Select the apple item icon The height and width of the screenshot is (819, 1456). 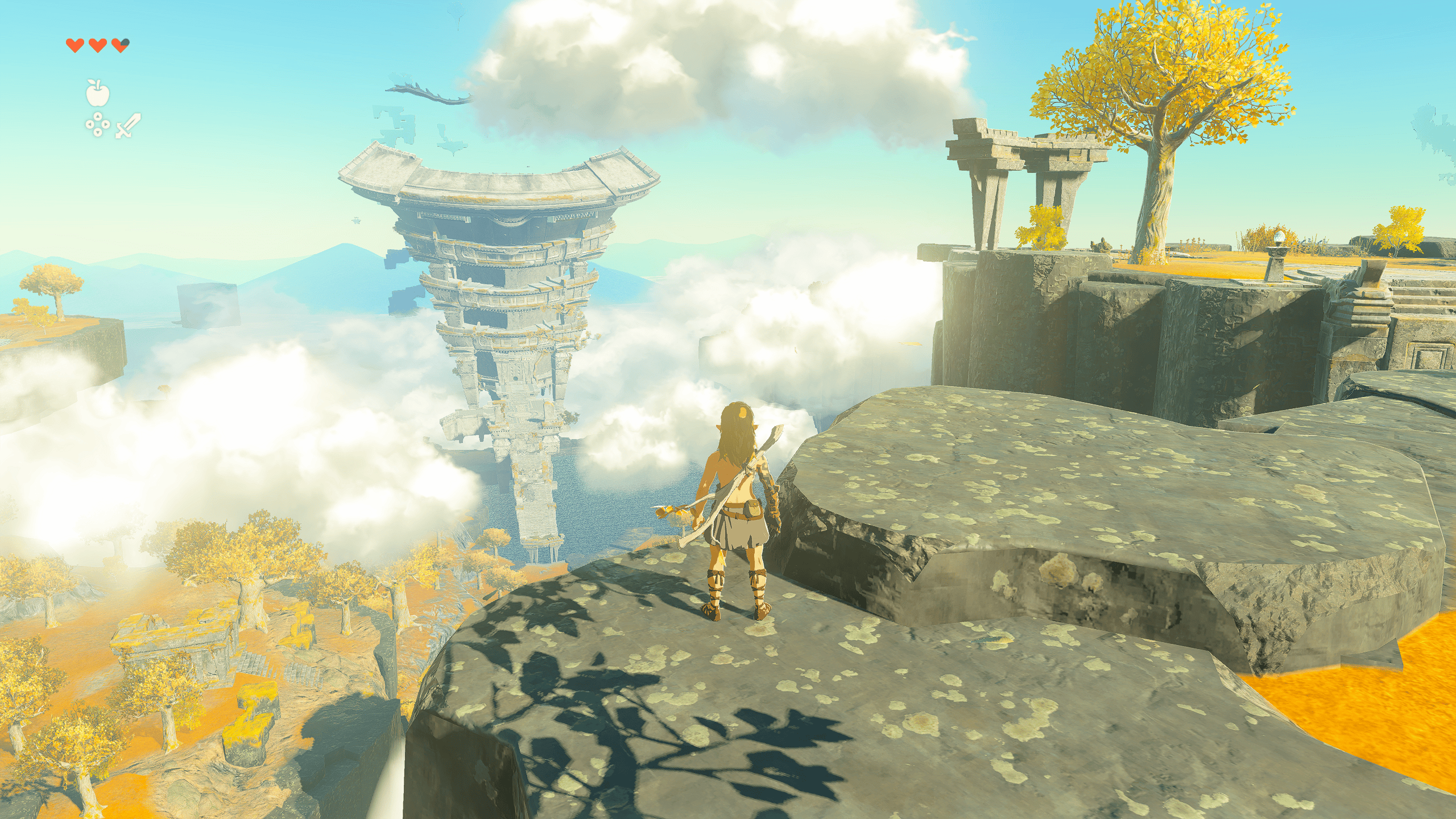click(x=98, y=93)
